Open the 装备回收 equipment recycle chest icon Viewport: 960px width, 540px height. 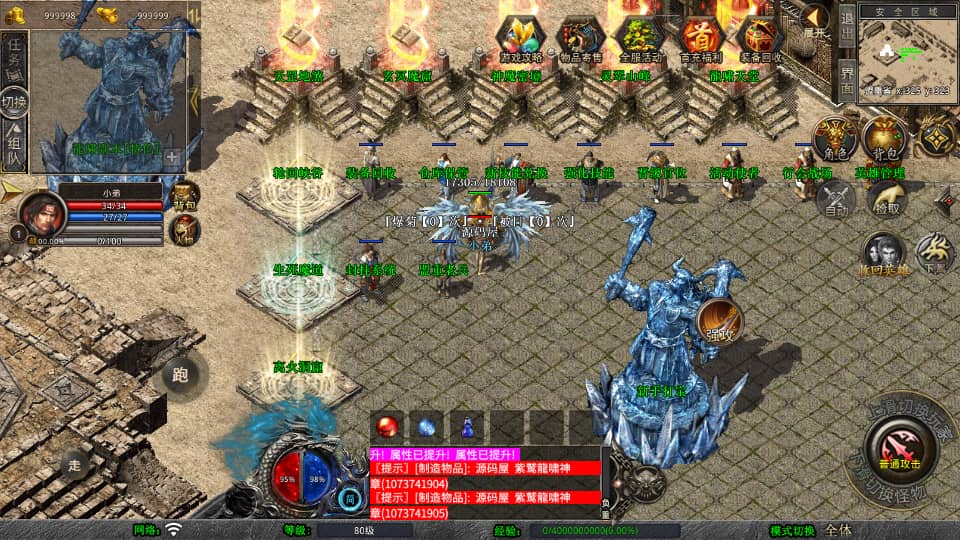(x=760, y=38)
